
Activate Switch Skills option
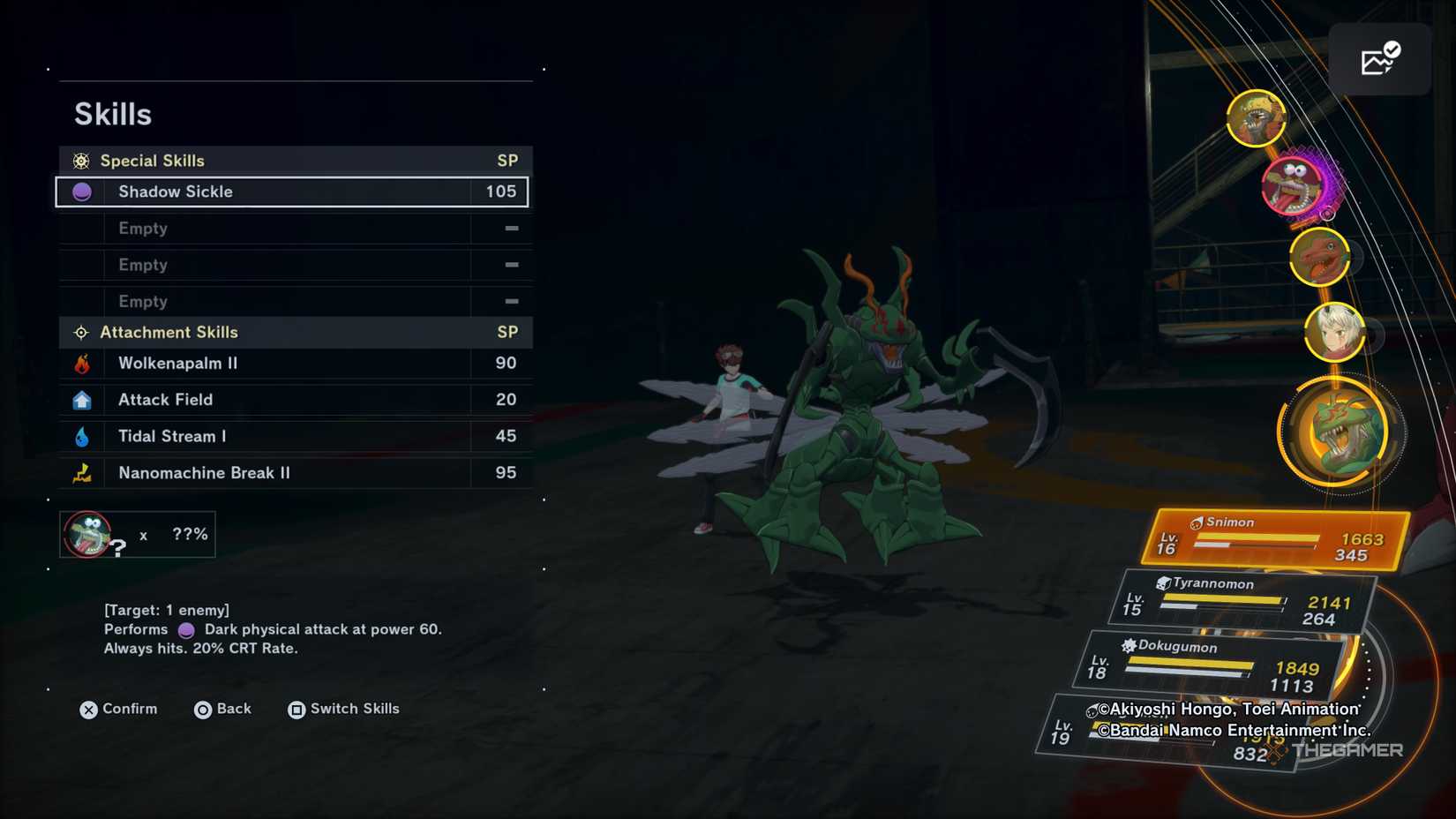[342, 709]
